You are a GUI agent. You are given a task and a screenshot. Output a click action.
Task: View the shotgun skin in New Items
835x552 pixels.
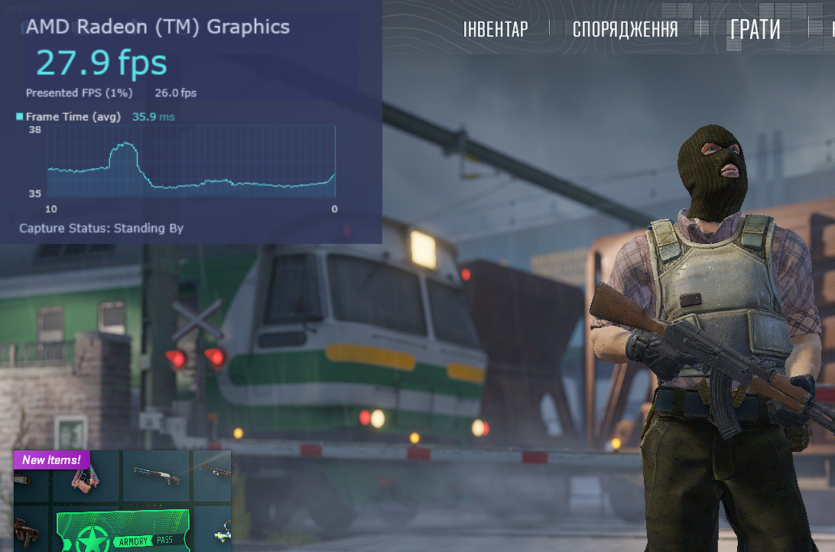click(157, 477)
